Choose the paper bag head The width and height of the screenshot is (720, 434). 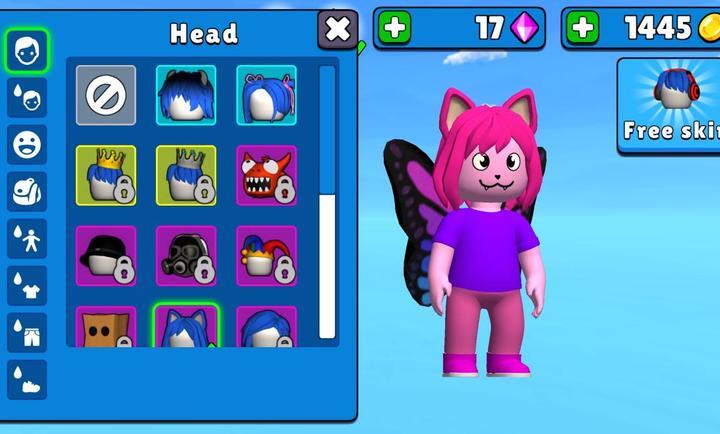(106, 327)
